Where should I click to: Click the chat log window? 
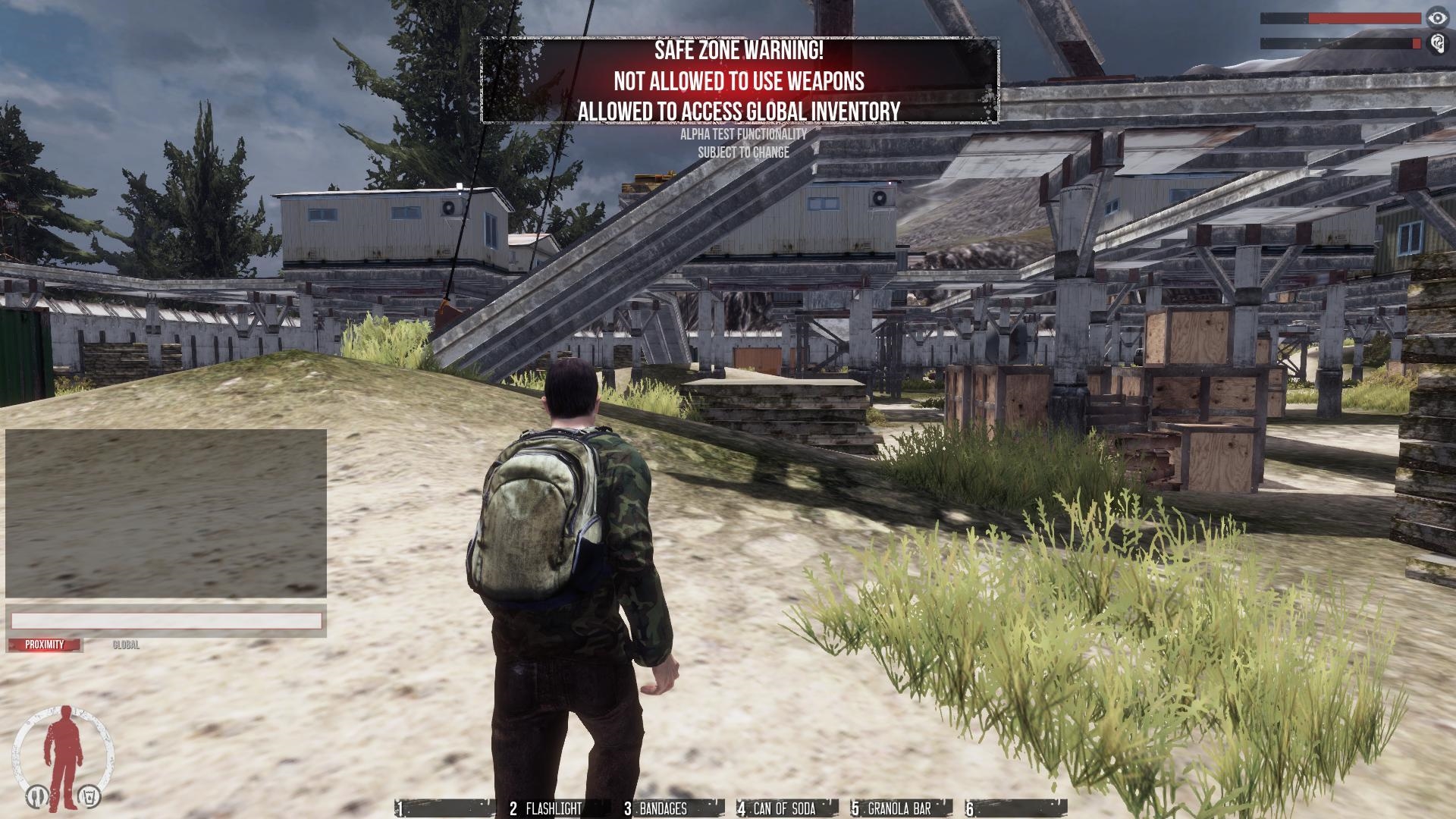tap(166, 513)
